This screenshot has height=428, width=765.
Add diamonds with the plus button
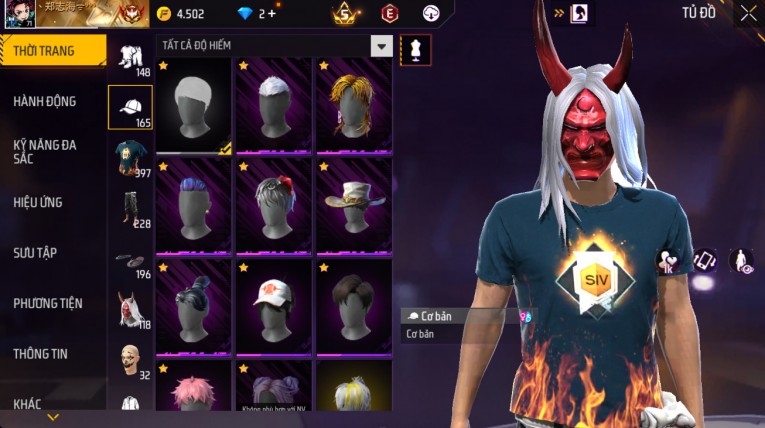click(x=271, y=14)
